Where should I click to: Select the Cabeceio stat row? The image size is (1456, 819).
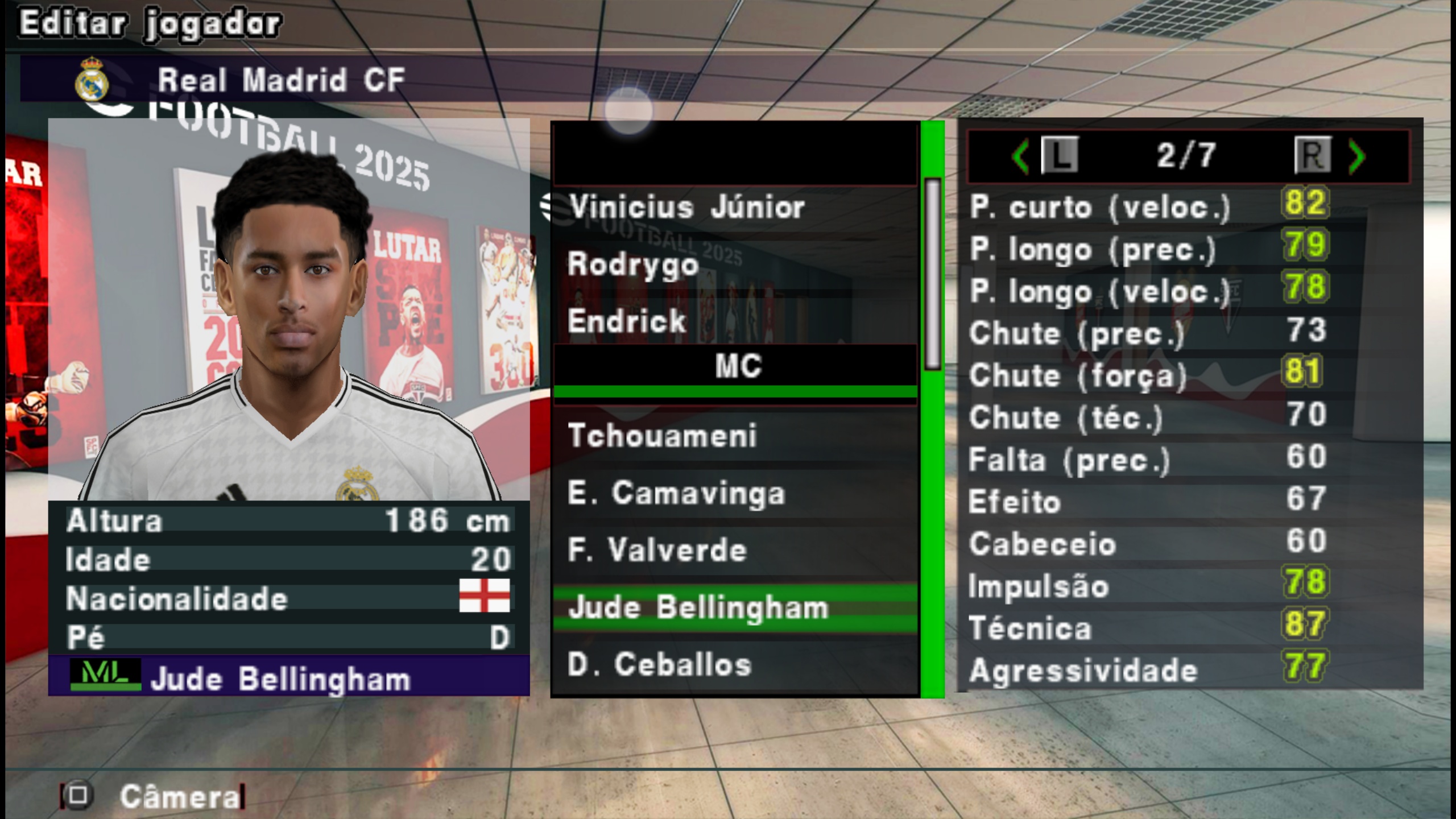1149,543
